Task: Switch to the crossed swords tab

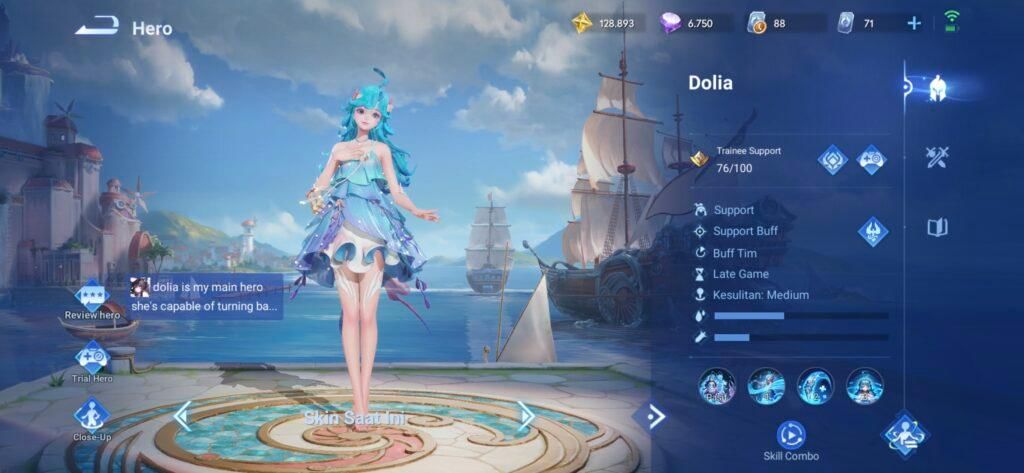Action: coord(937,157)
